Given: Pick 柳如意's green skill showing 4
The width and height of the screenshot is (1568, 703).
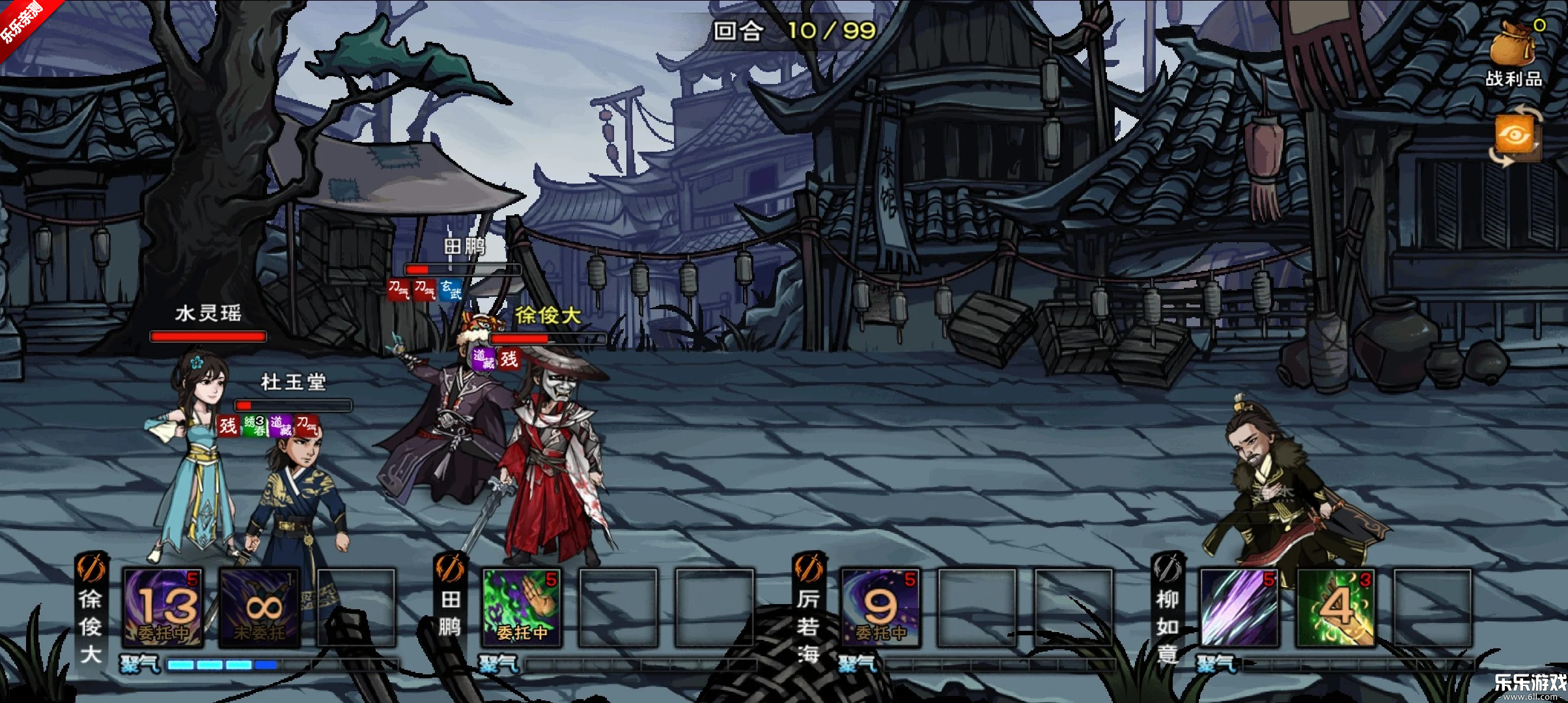Looking at the screenshot, I should coord(1336,608).
